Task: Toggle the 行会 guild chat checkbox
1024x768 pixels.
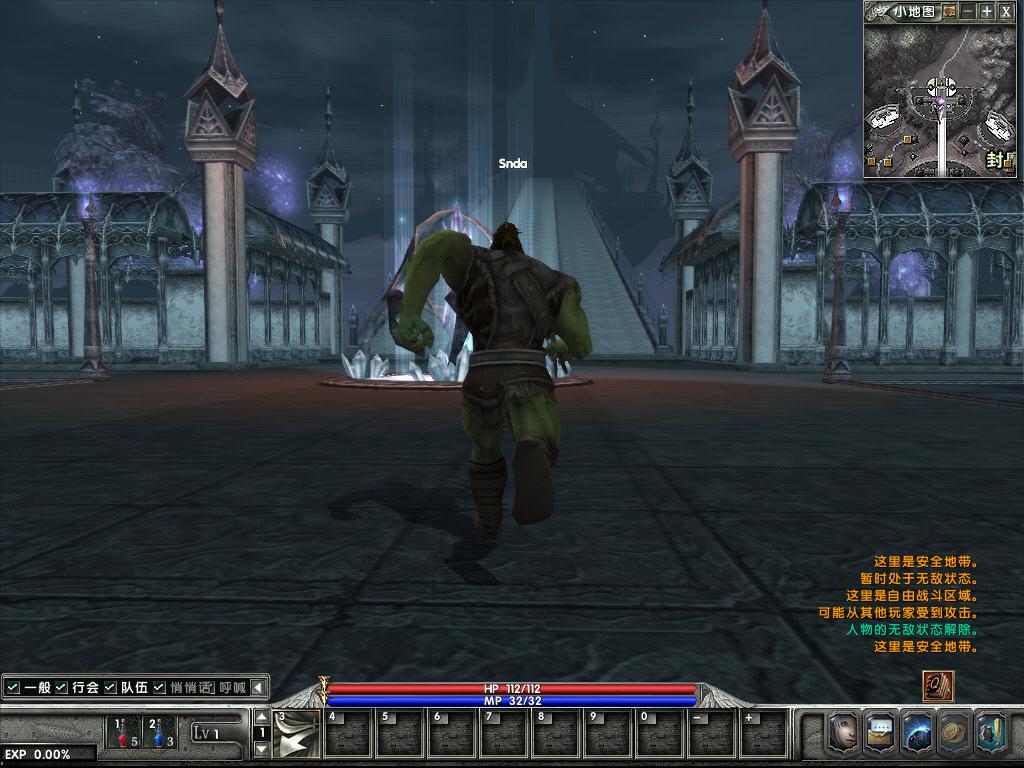Action: pyautogui.click(x=62, y=687)
